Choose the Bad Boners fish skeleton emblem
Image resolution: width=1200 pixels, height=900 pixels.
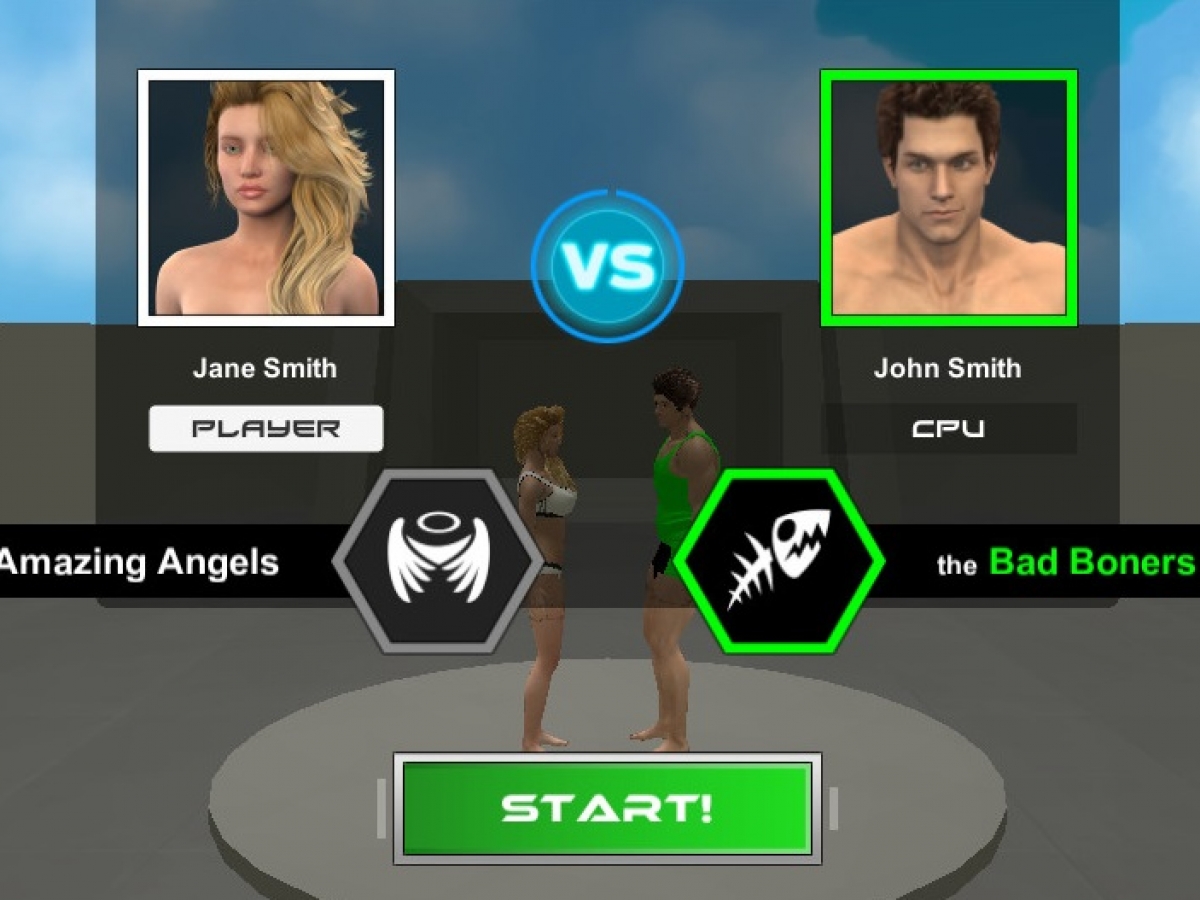point(780,562)
